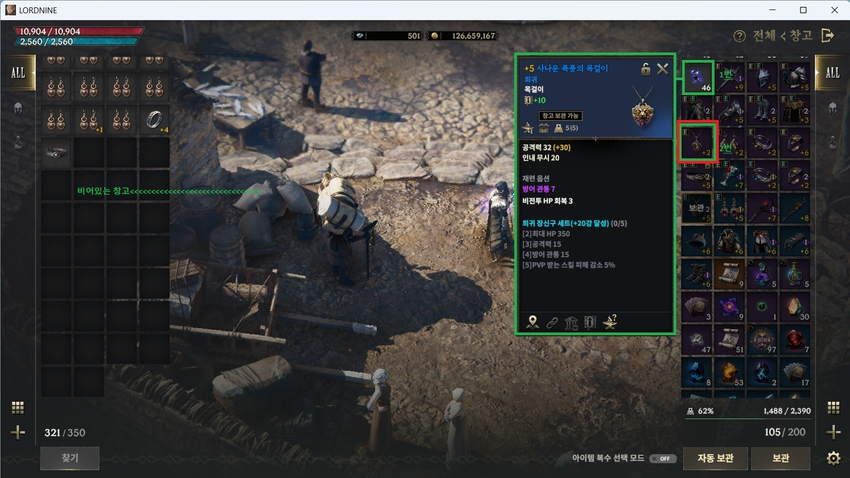Select the necklace +2 slot outlined in red
850x478 pixels.
(x=697, y=141)
